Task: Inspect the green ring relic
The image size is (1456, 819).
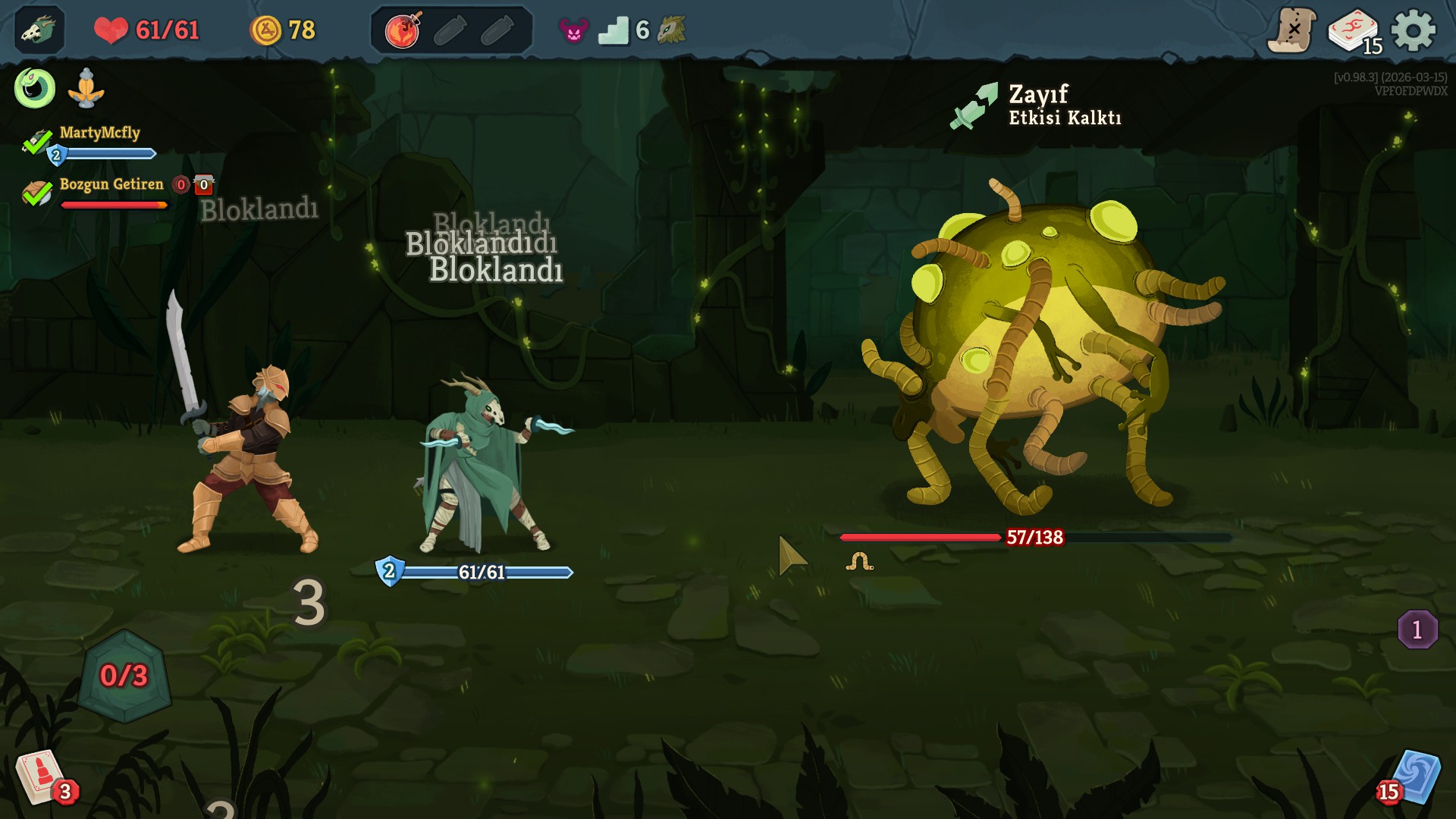Action: point(35,88)
